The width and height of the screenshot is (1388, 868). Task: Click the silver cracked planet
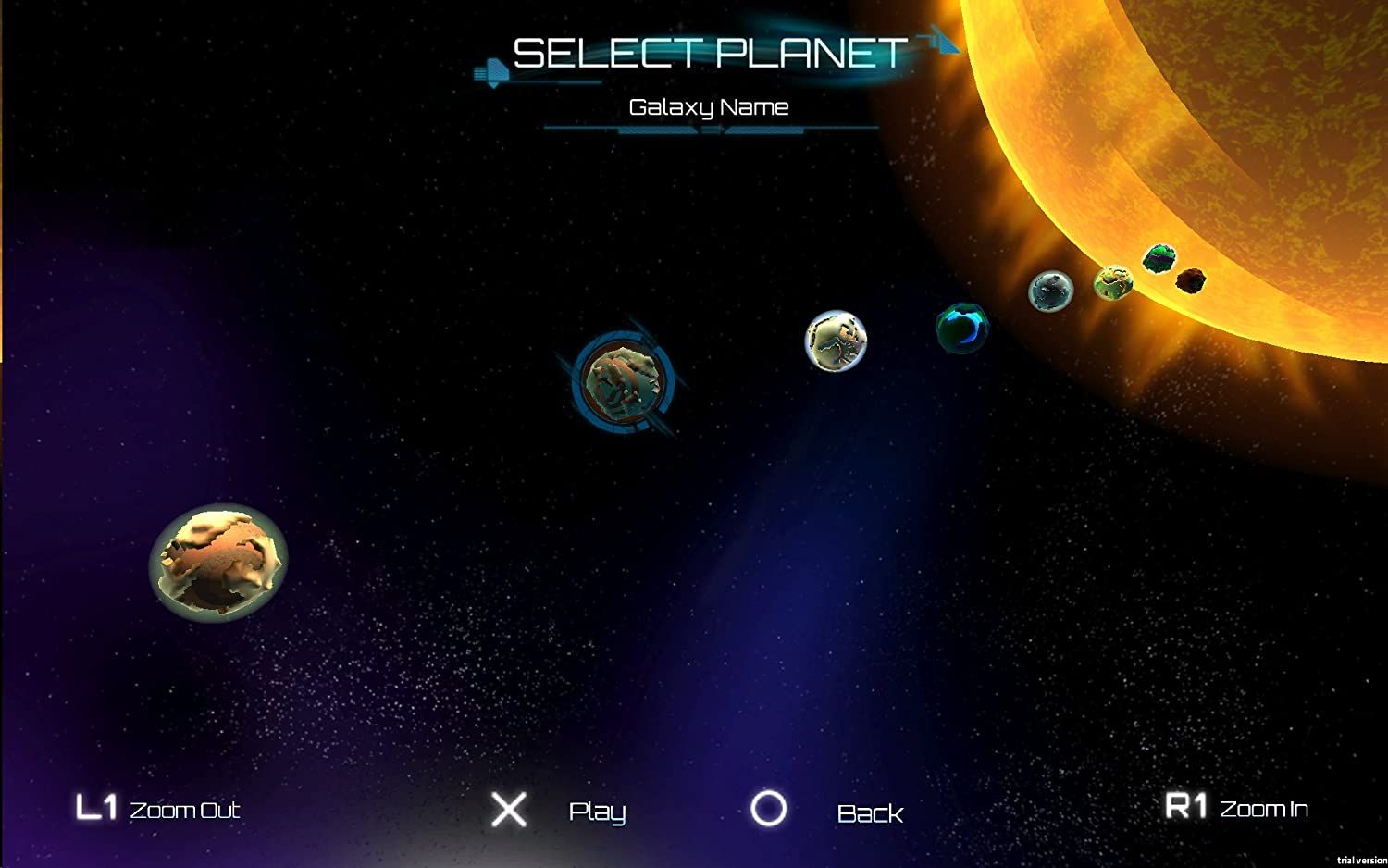click(836, 342)
